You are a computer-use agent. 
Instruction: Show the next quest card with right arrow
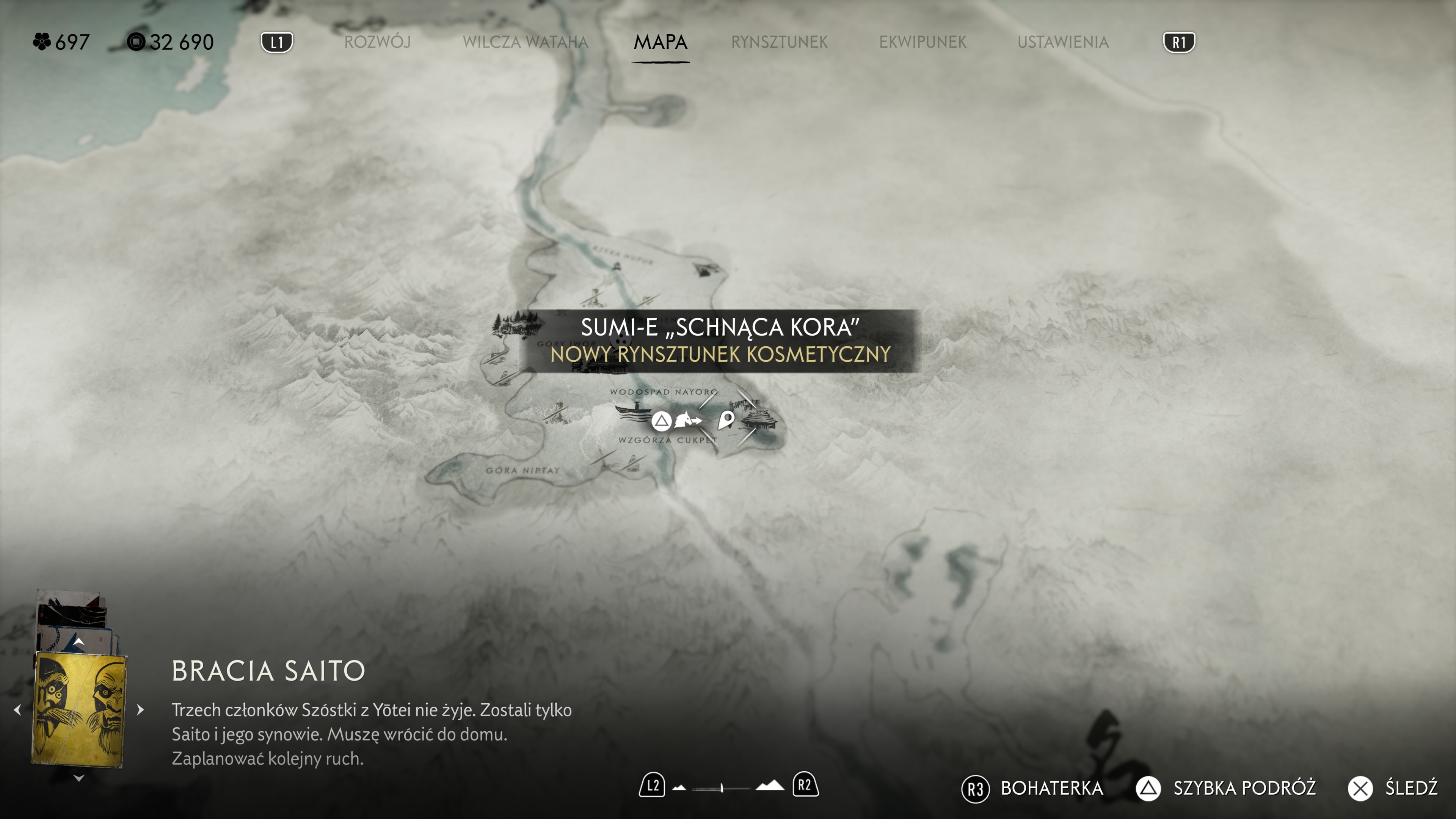click(141, 709)
